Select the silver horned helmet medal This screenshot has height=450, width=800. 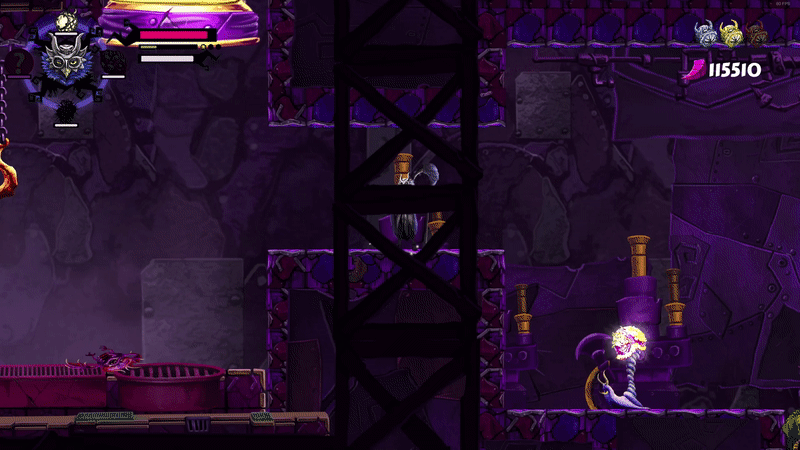(x=708, y=33)
